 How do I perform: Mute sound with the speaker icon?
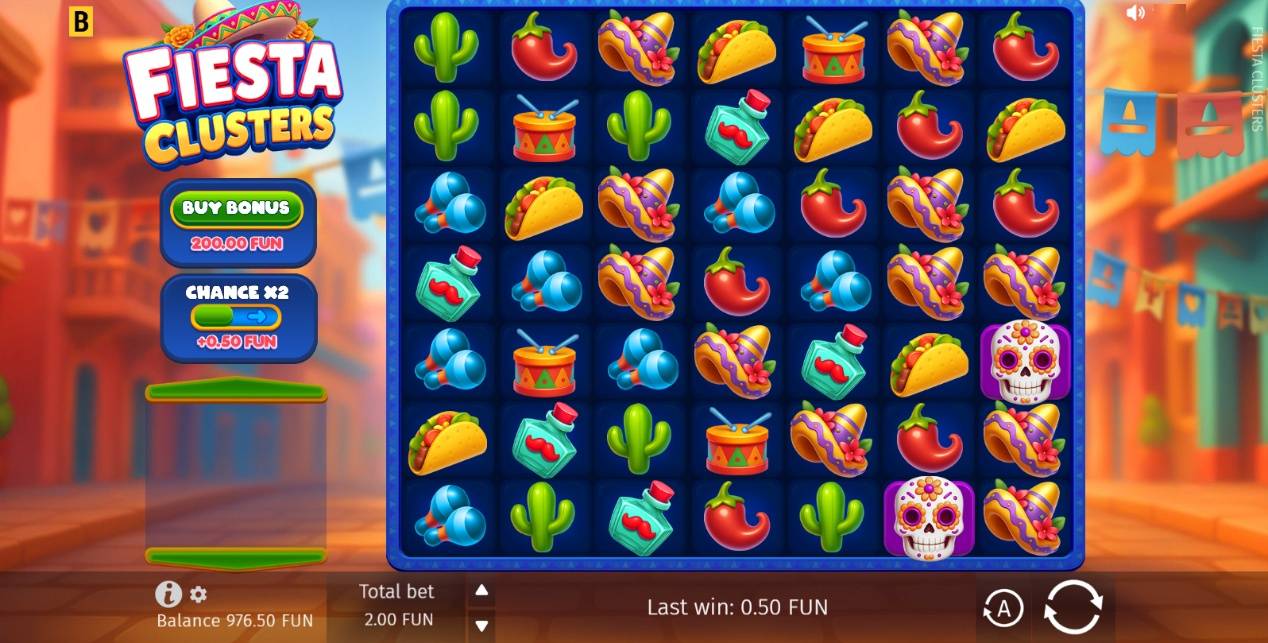[1135, 13]
